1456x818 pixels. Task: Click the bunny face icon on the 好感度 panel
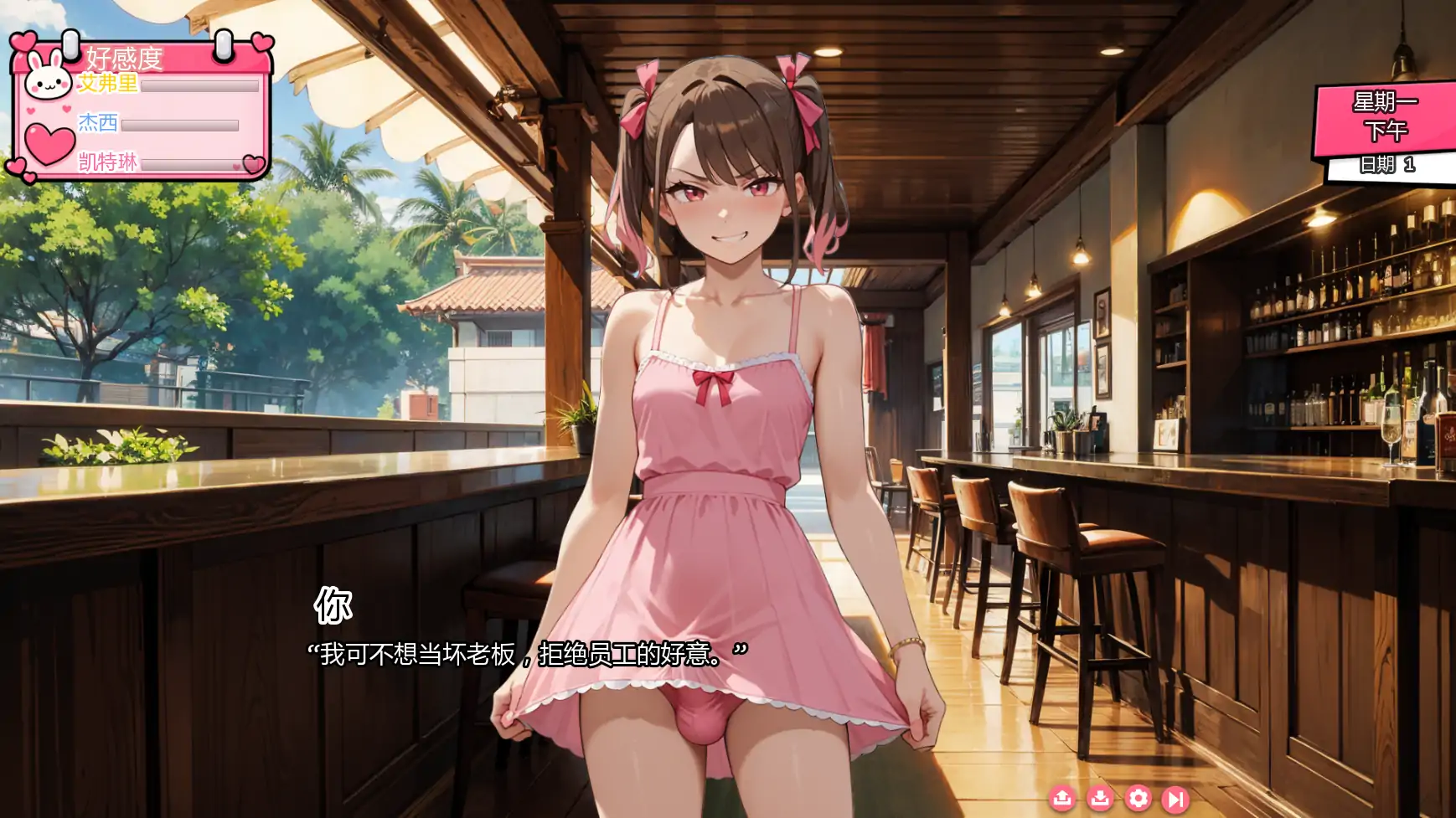point(49,80)
